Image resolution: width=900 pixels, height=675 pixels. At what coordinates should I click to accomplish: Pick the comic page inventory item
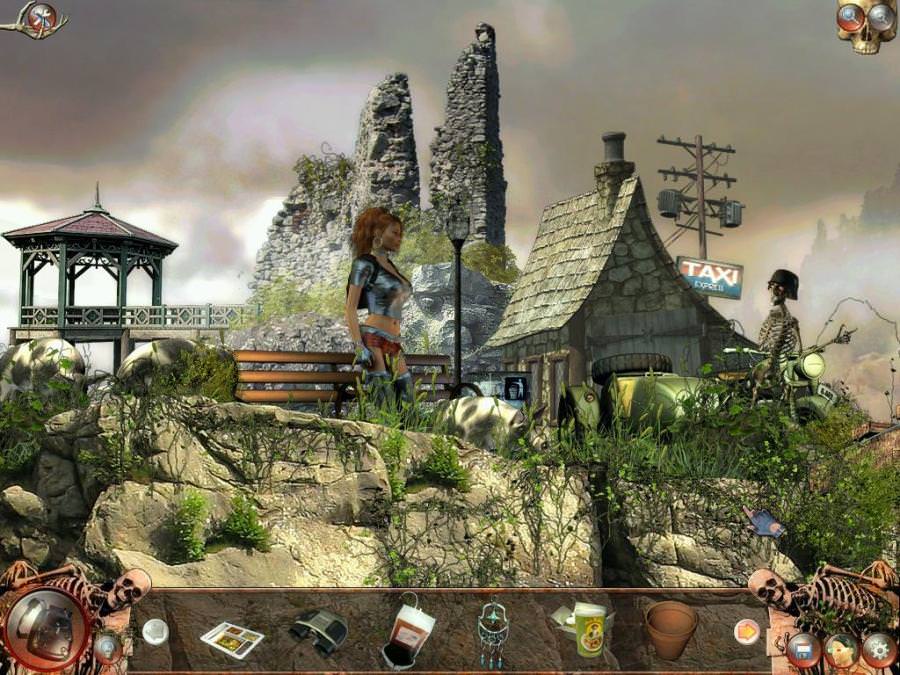coord(232,639)
